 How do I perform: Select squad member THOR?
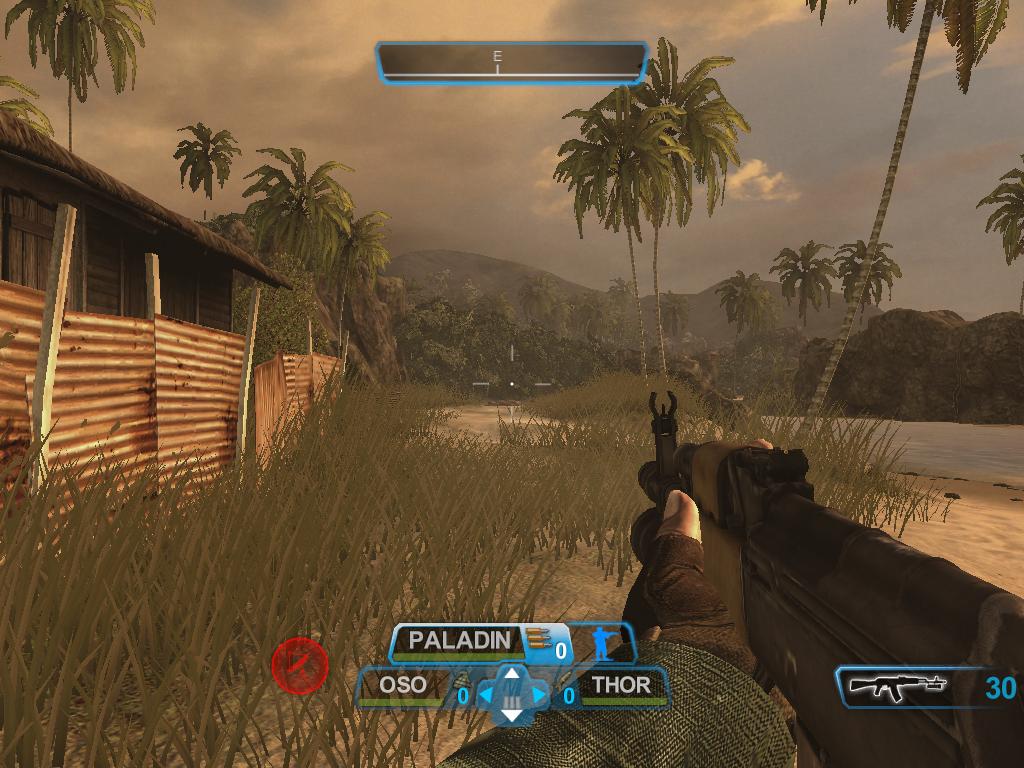621,686
